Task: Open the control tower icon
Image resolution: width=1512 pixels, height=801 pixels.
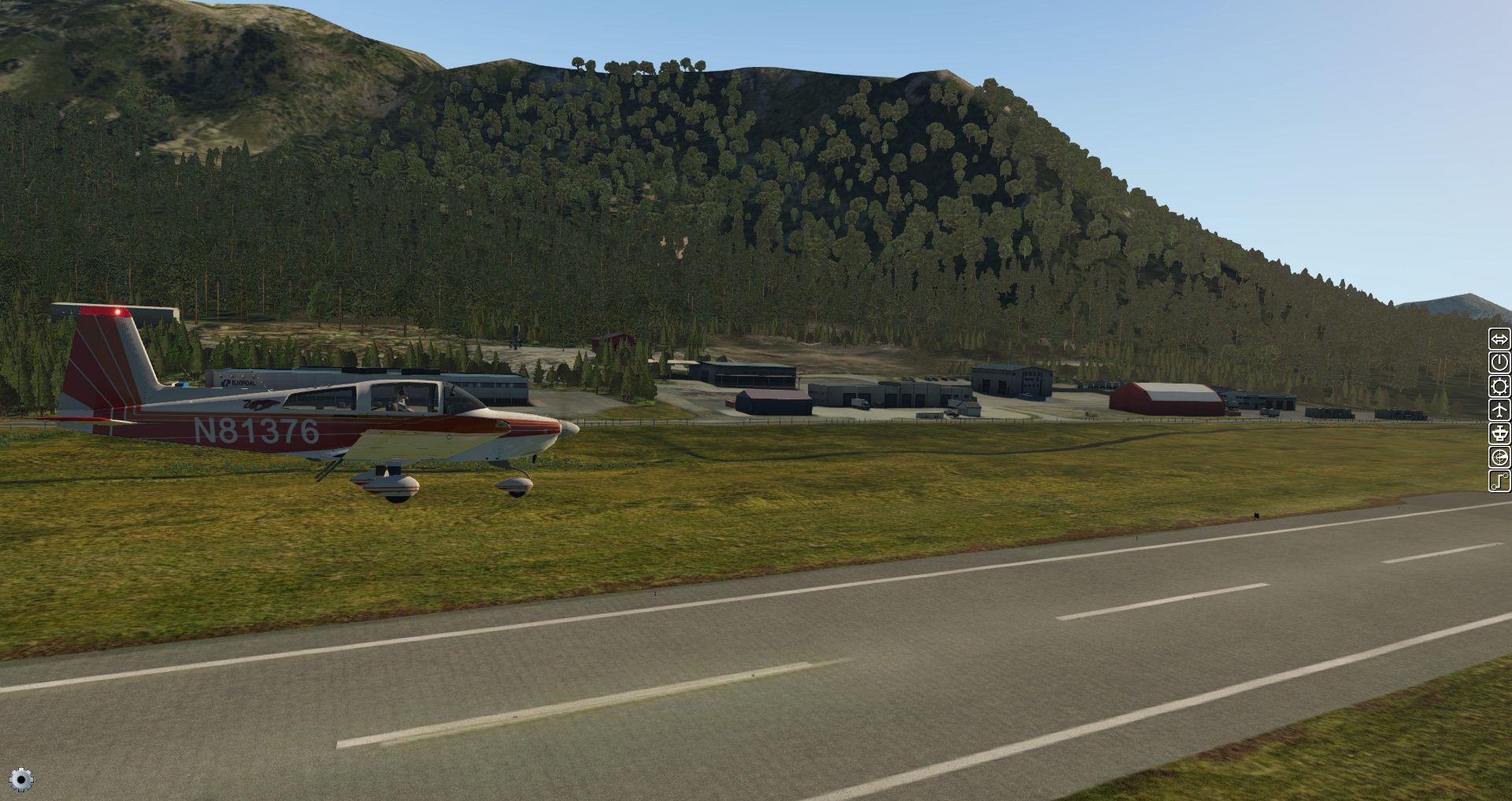Action: click(x=1499, y=434)
